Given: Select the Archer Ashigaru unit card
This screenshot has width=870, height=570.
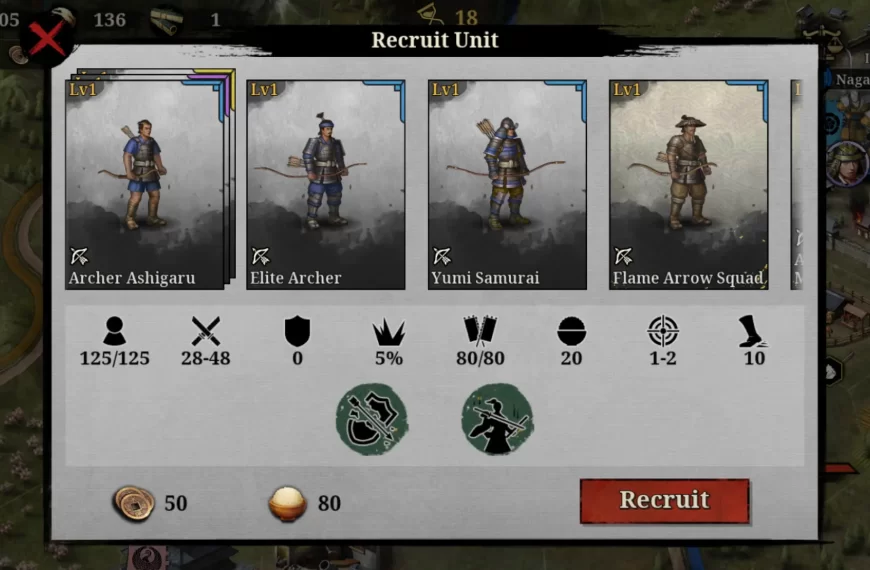Looking at the screenshot, I should pyautogui.click(x=144, y=185).
